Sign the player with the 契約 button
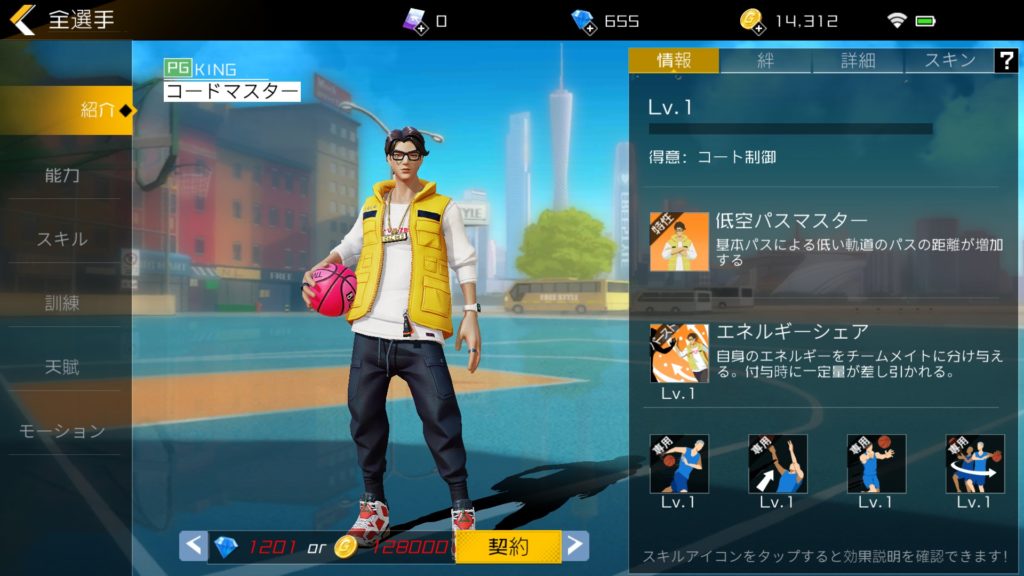1024x576 pixels. point(509,546)
